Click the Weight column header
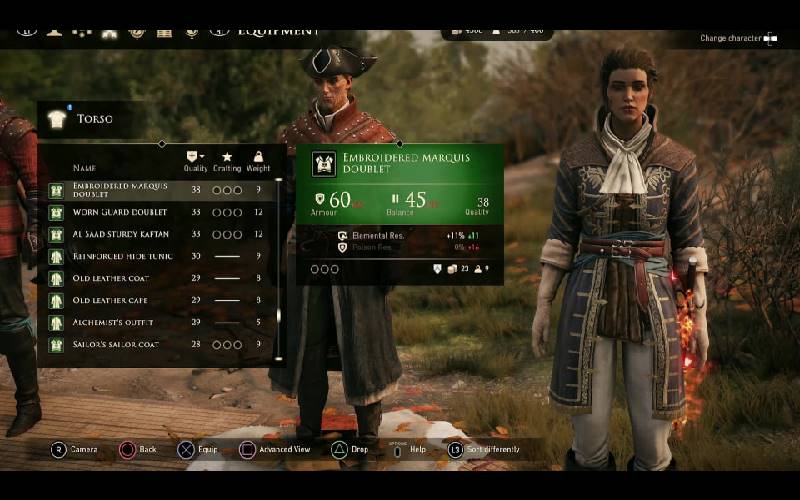Viewport: 800px width, 500px height. [x=259, y=162]
